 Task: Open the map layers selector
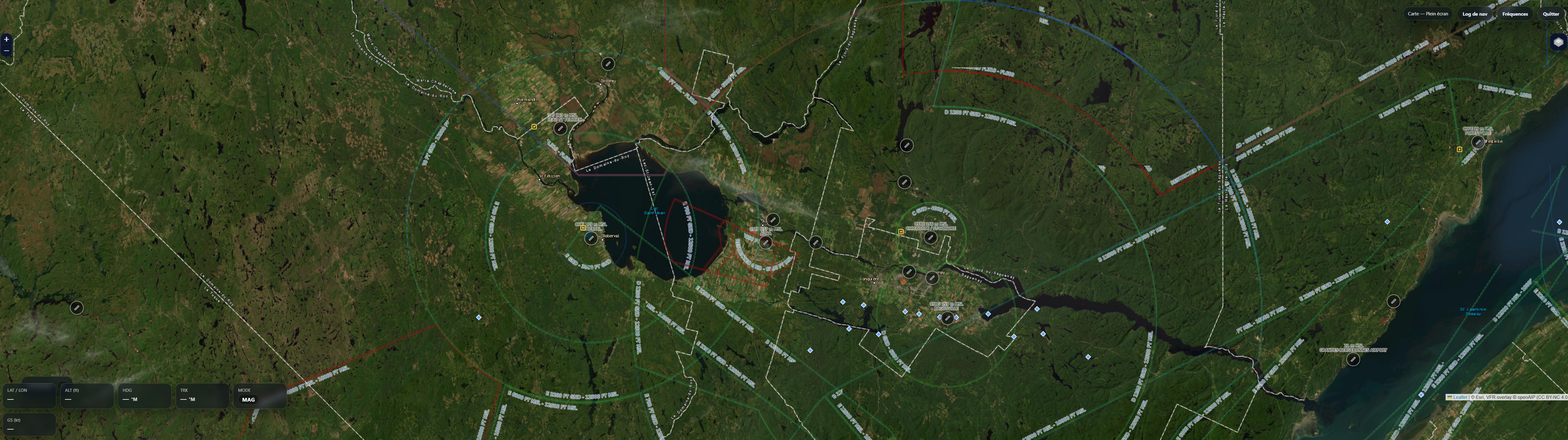coord(1558,42)
